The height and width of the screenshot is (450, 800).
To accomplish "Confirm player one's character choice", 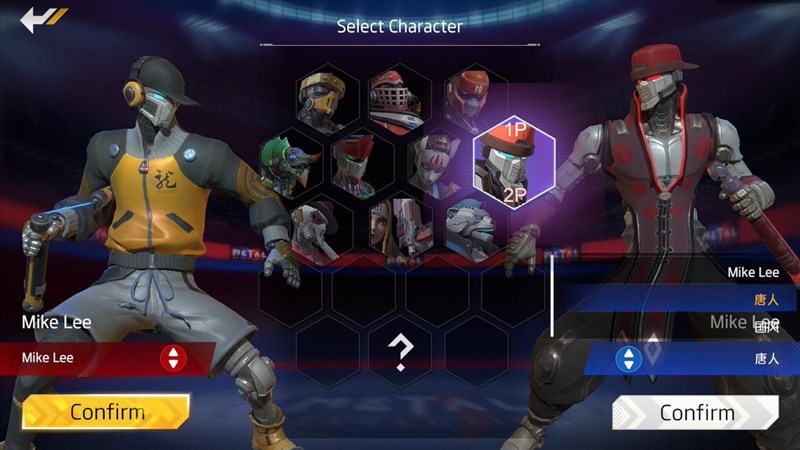I will tap(106, 411).
